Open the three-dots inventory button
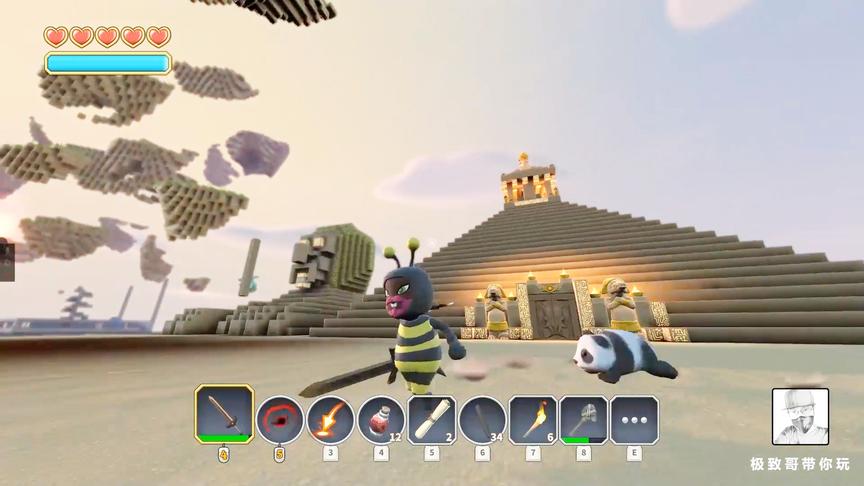864x486 pixels. [634, 420]
